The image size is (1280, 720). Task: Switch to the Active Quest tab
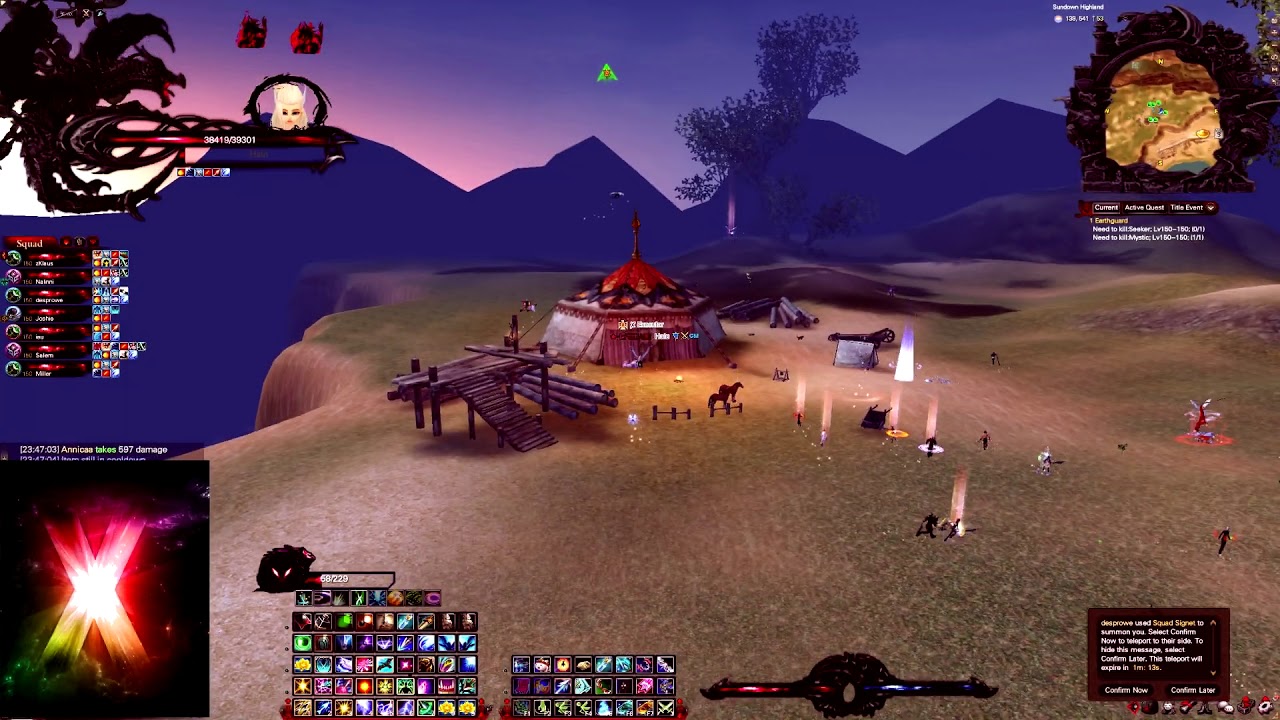[1144, 208]
